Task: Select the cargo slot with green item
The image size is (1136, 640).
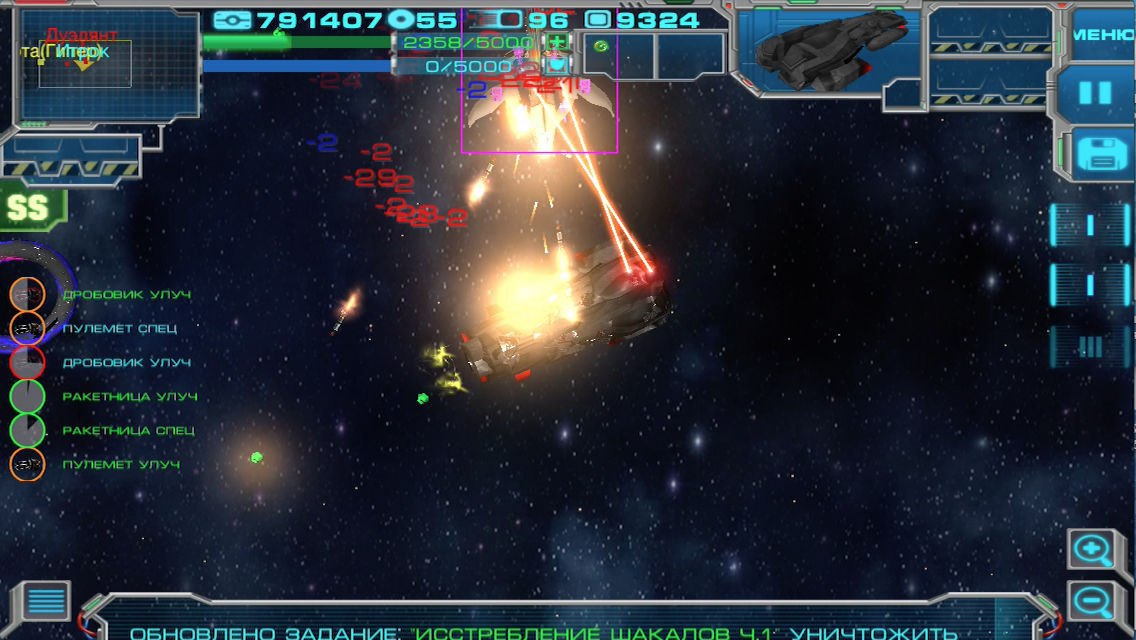Action: tap(601, 46)
